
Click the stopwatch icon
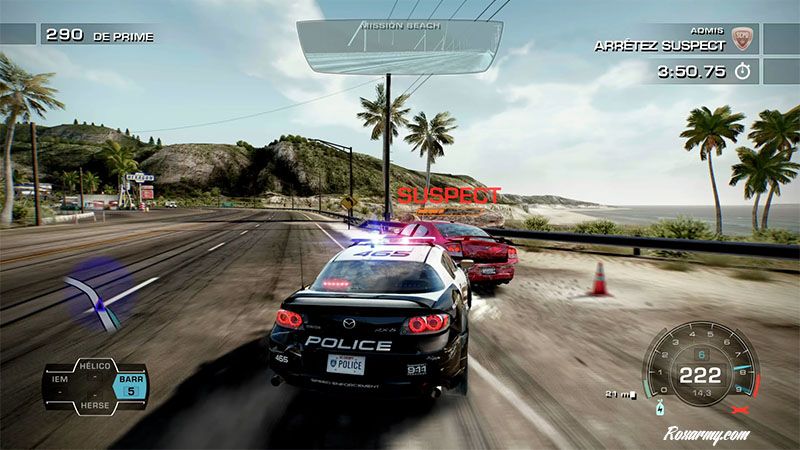pyautogui.click(x=742, y=72)
